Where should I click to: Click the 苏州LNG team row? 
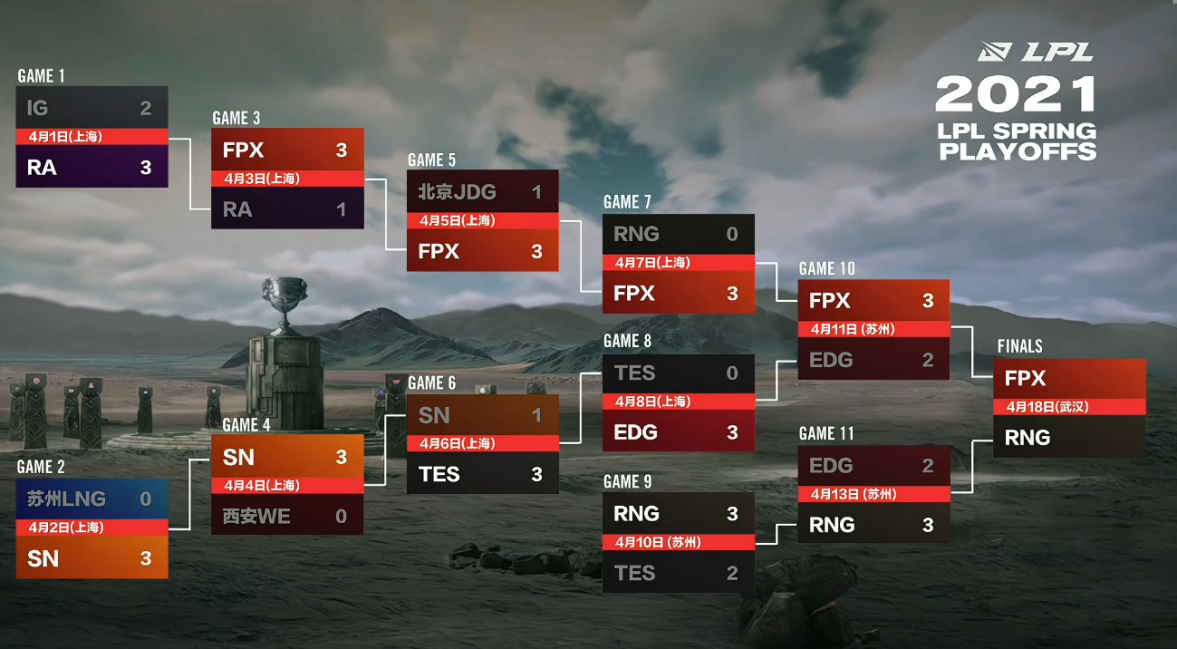point(91,498)
